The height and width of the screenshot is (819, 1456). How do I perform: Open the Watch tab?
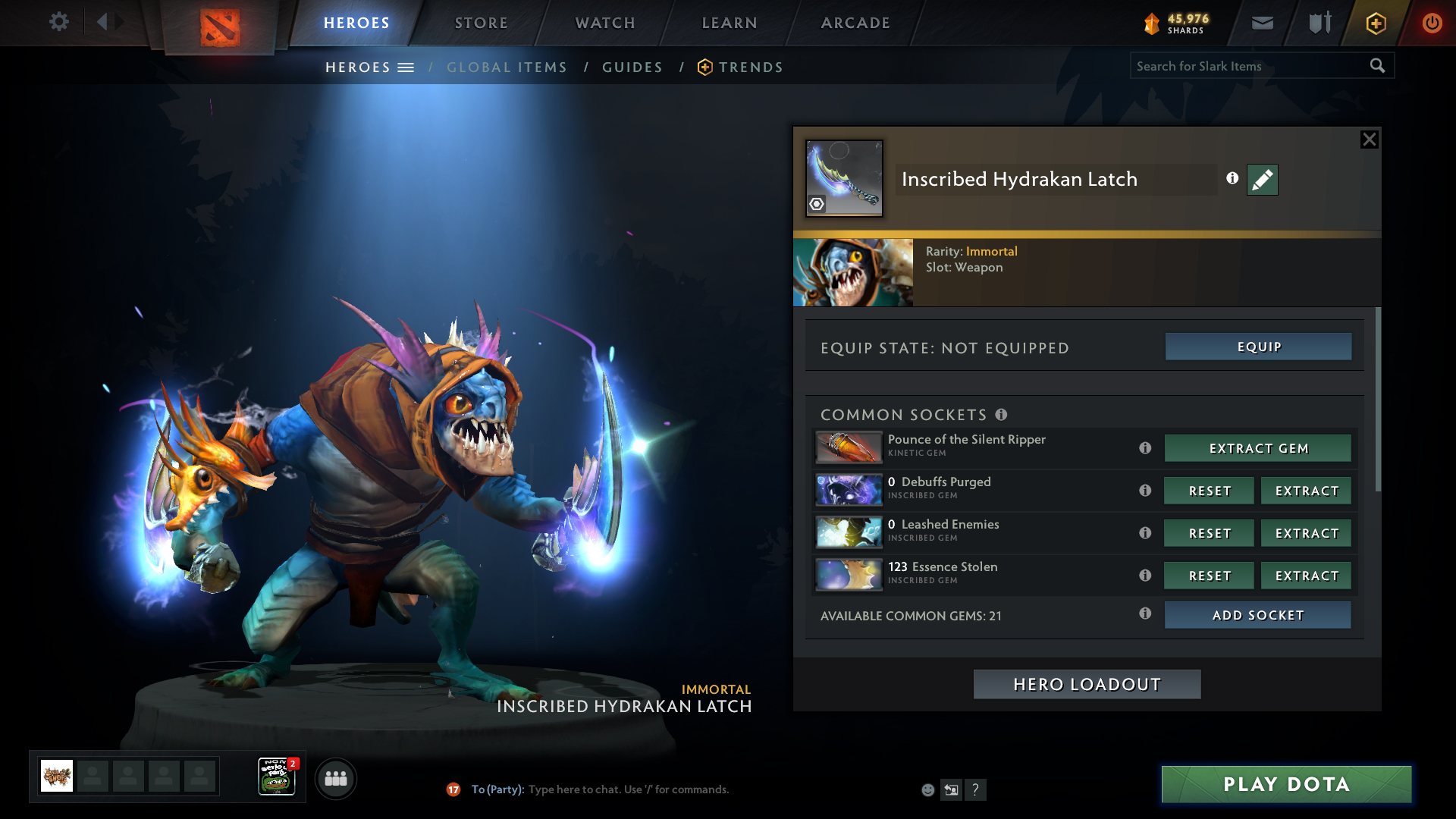pos(605,23)
